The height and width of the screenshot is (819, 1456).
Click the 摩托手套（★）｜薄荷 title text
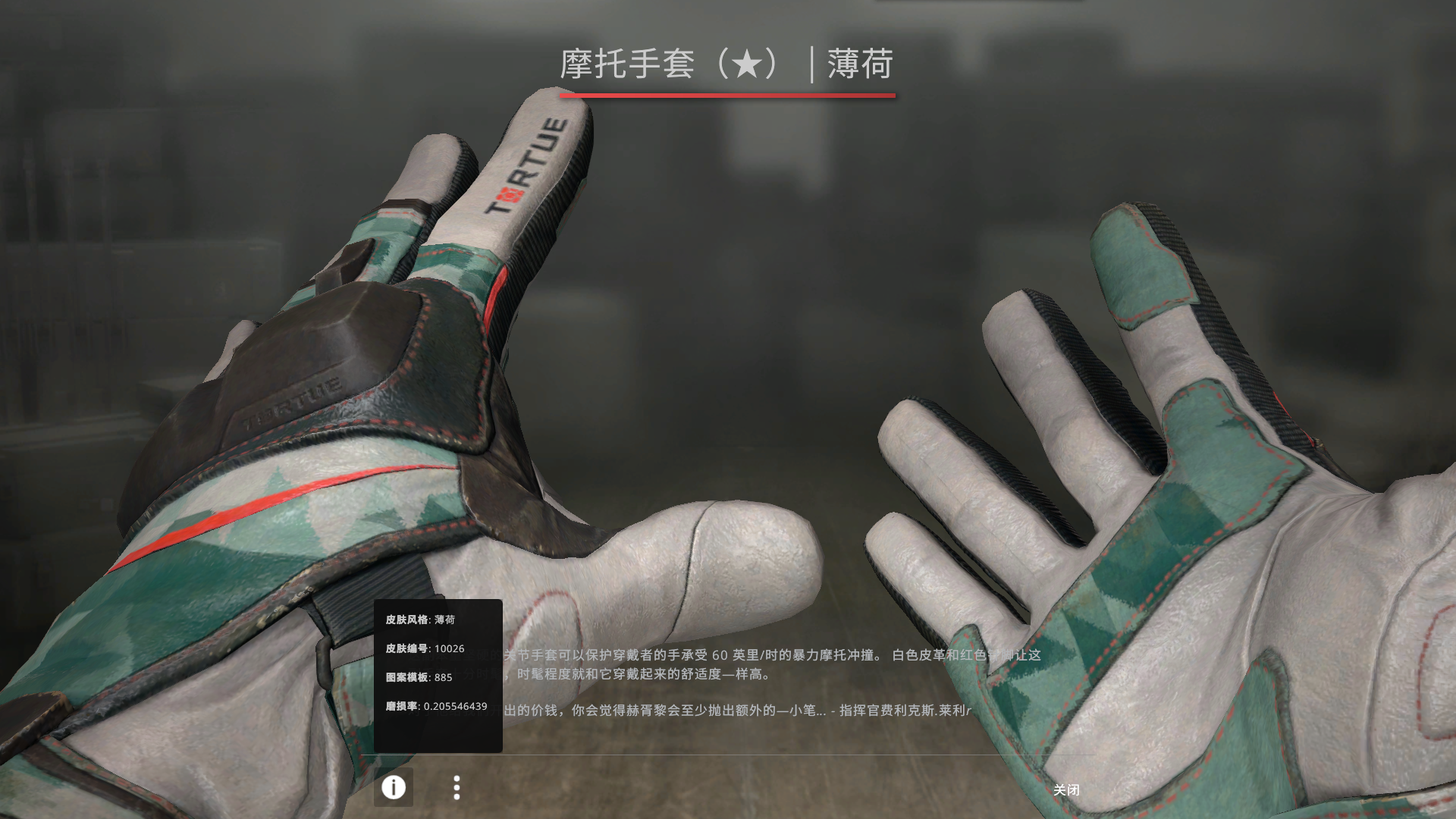[x=727, y=65]
